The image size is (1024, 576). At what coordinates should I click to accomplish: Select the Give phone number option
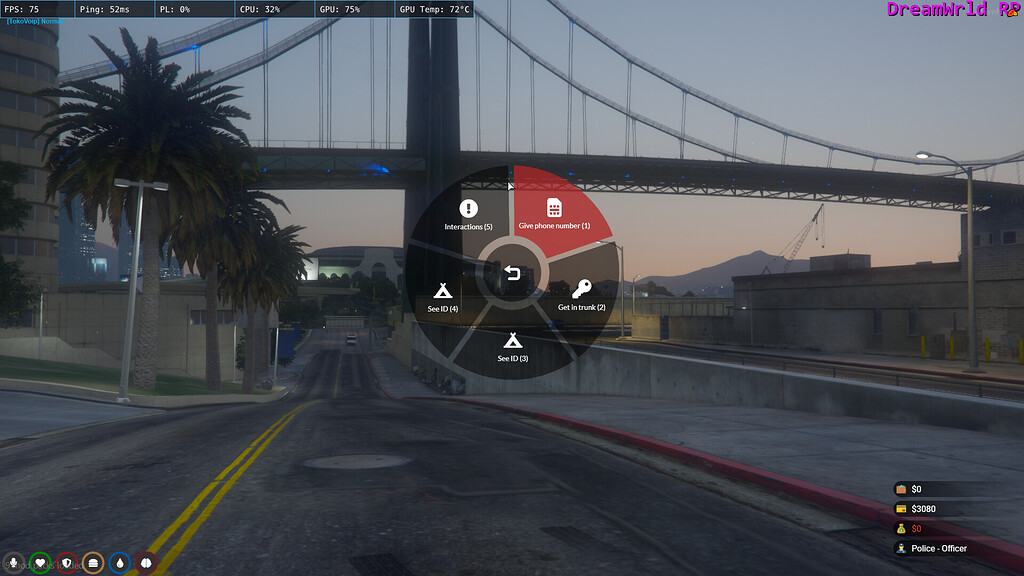pos(554,213)
